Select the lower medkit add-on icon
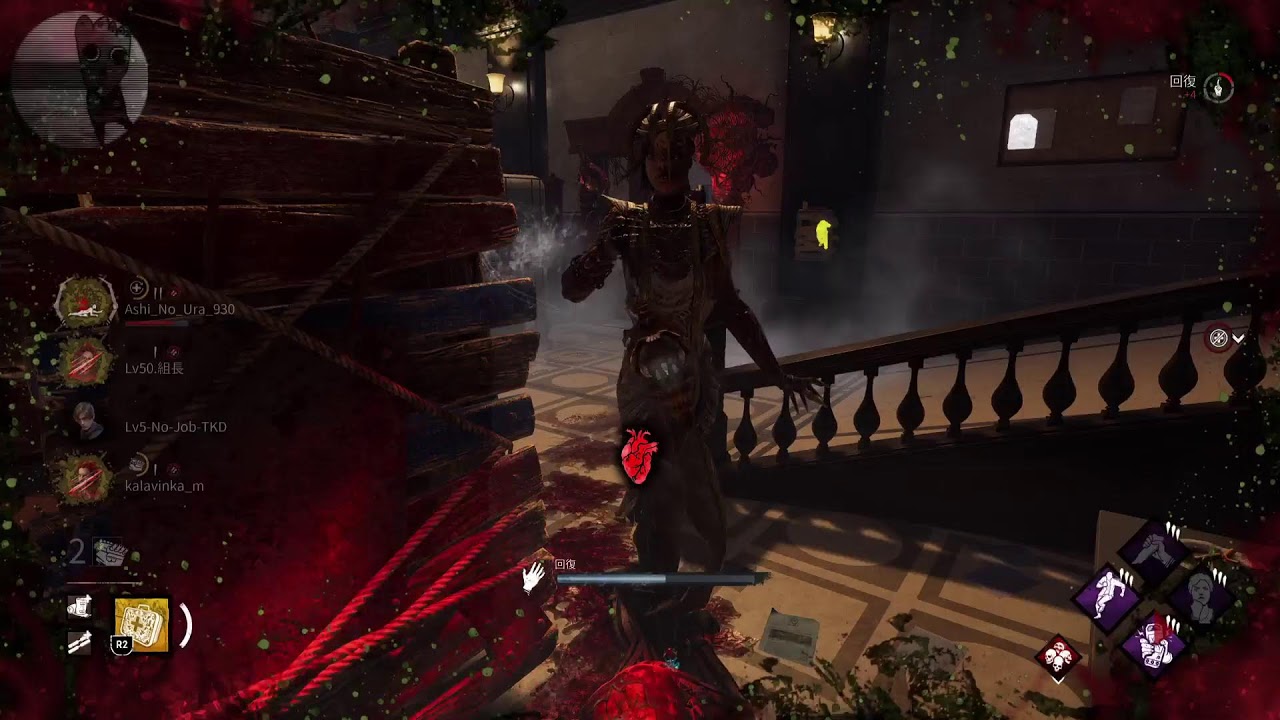The image size is (1280, 720). [x=80, y=643]
